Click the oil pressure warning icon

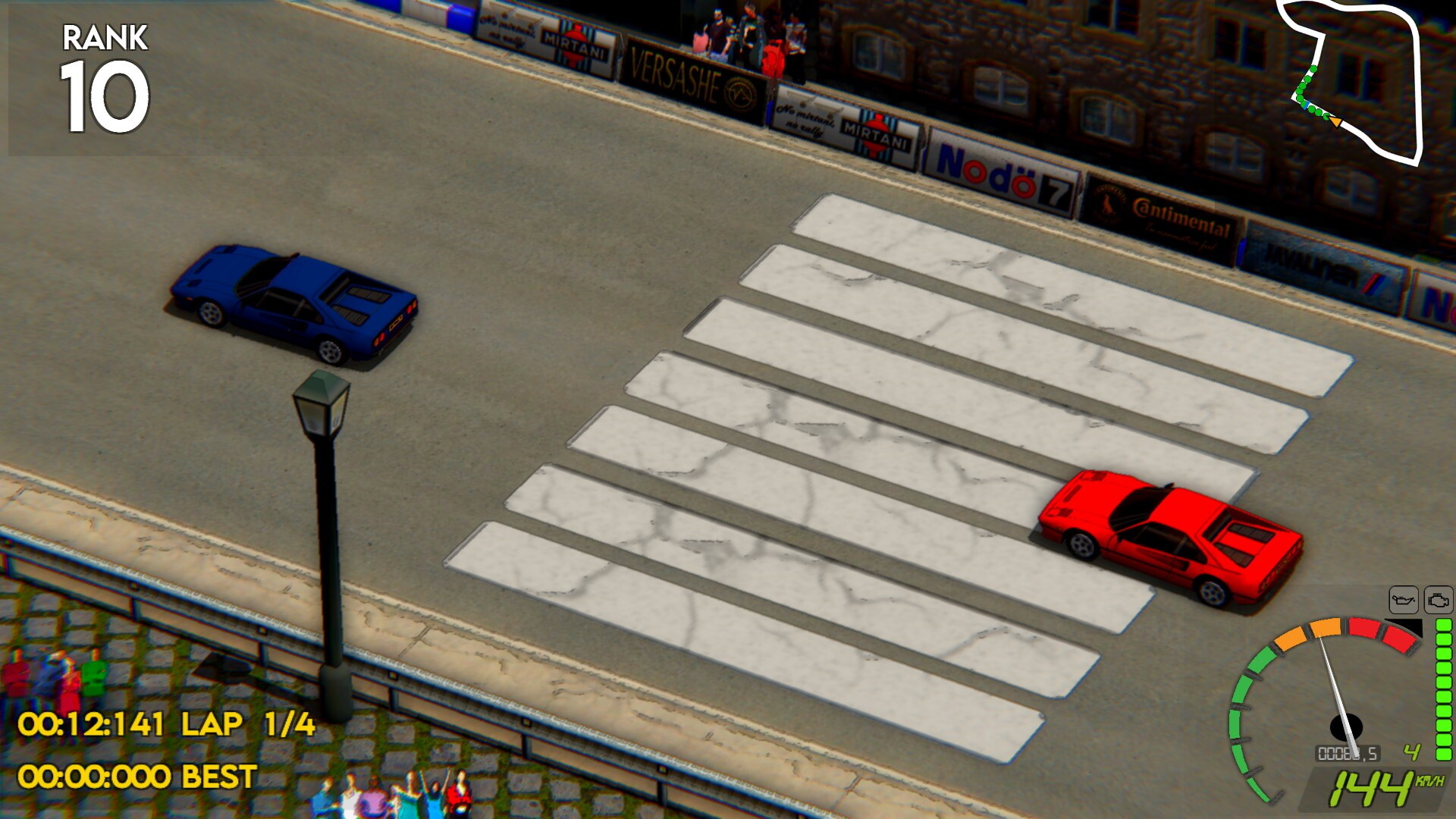click(1404, 598)
